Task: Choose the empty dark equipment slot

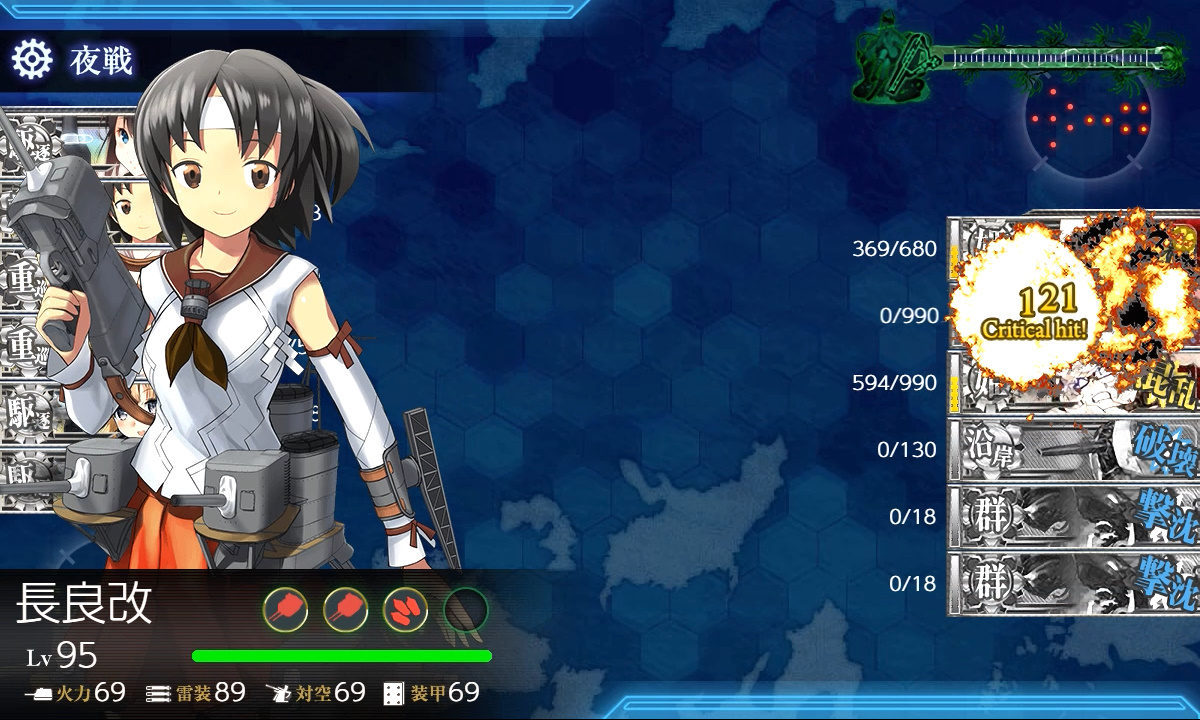Action: pos(465,608)
